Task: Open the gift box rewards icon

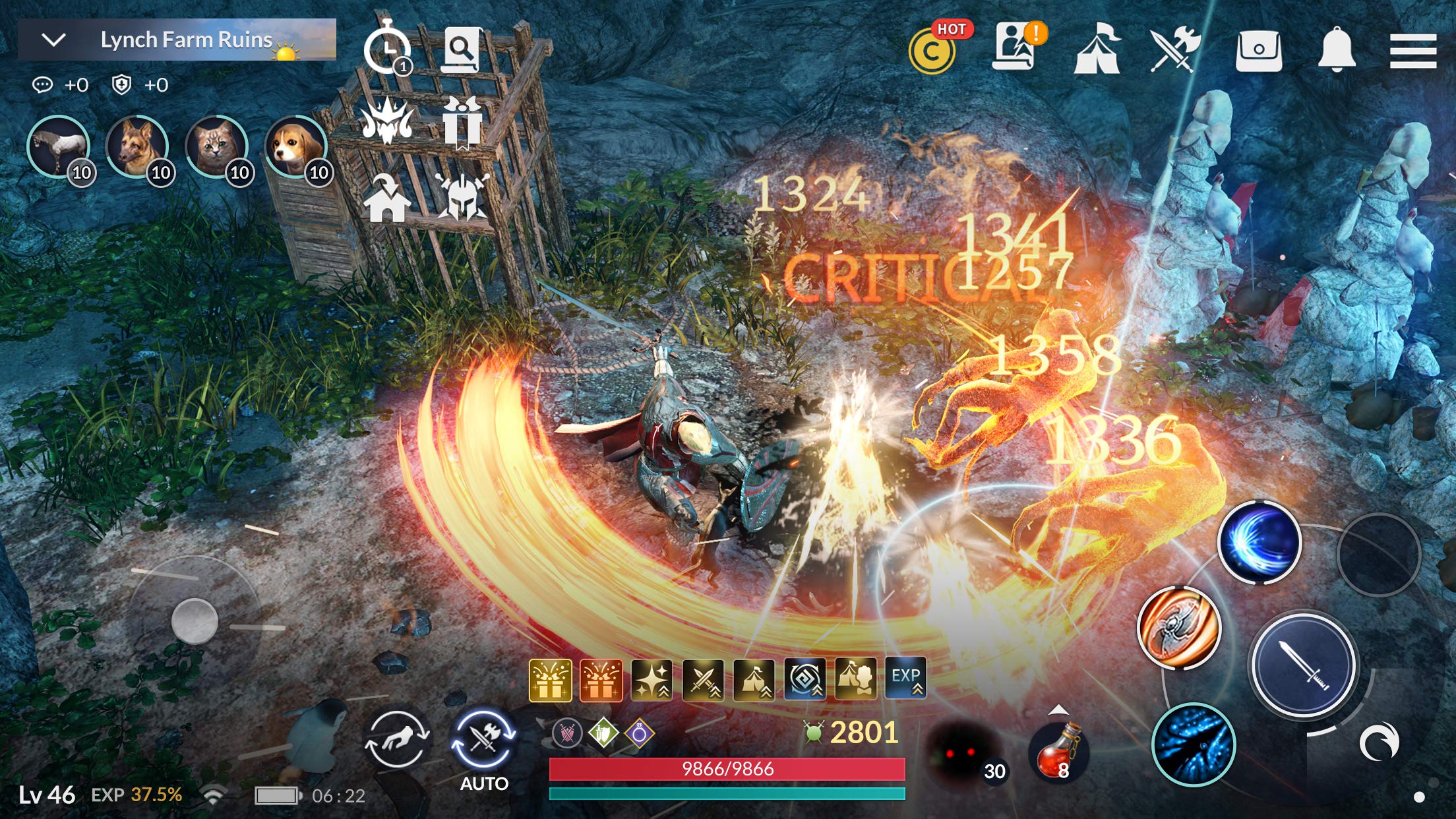Action: tap(461, 123)
